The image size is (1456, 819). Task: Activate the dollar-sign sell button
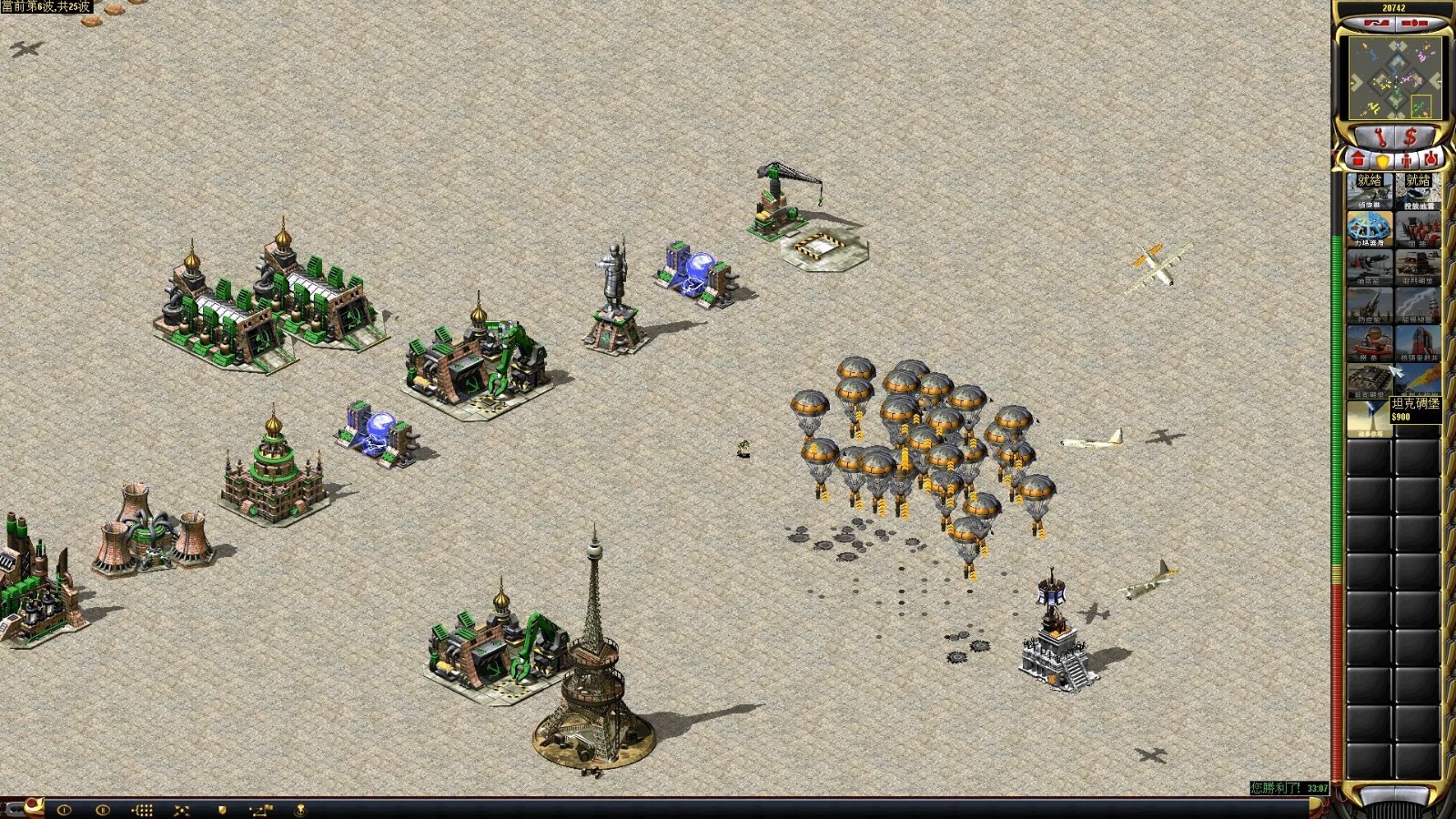1410,137
